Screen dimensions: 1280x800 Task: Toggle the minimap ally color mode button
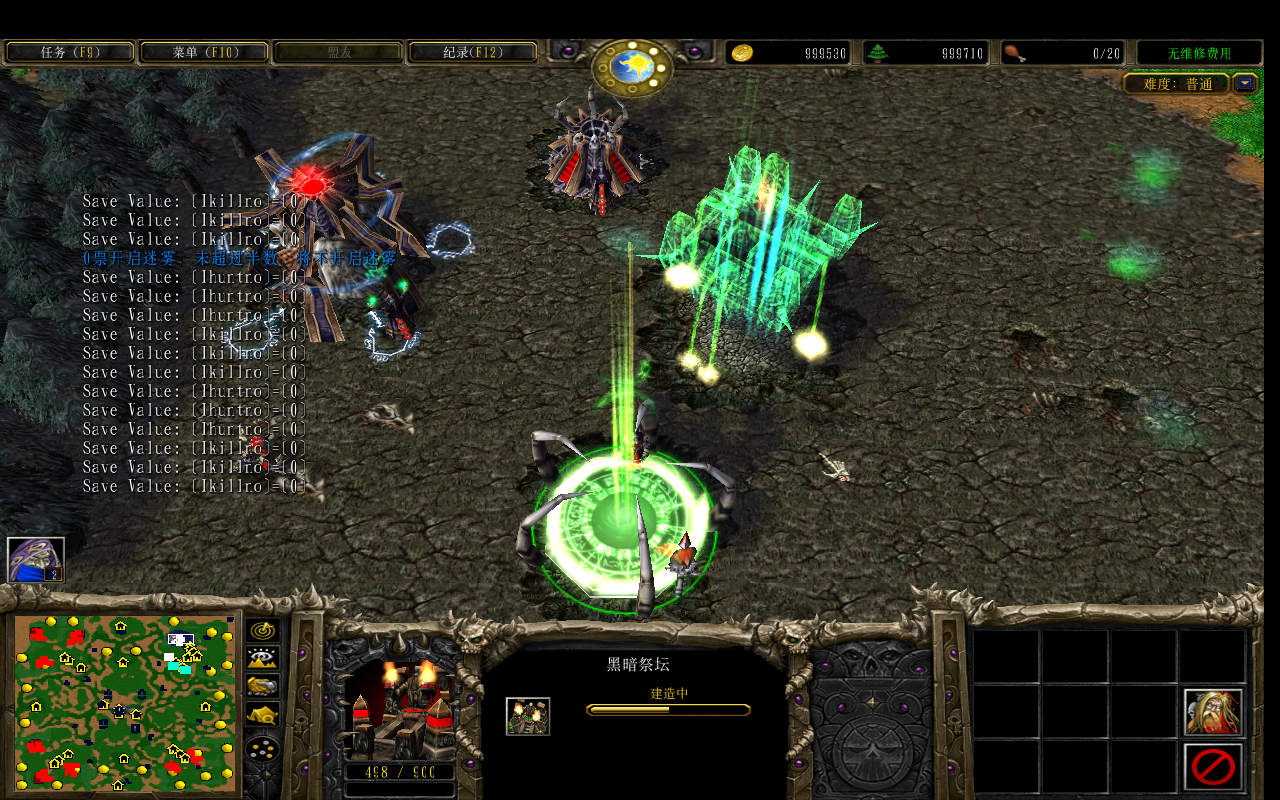point(263,686)
